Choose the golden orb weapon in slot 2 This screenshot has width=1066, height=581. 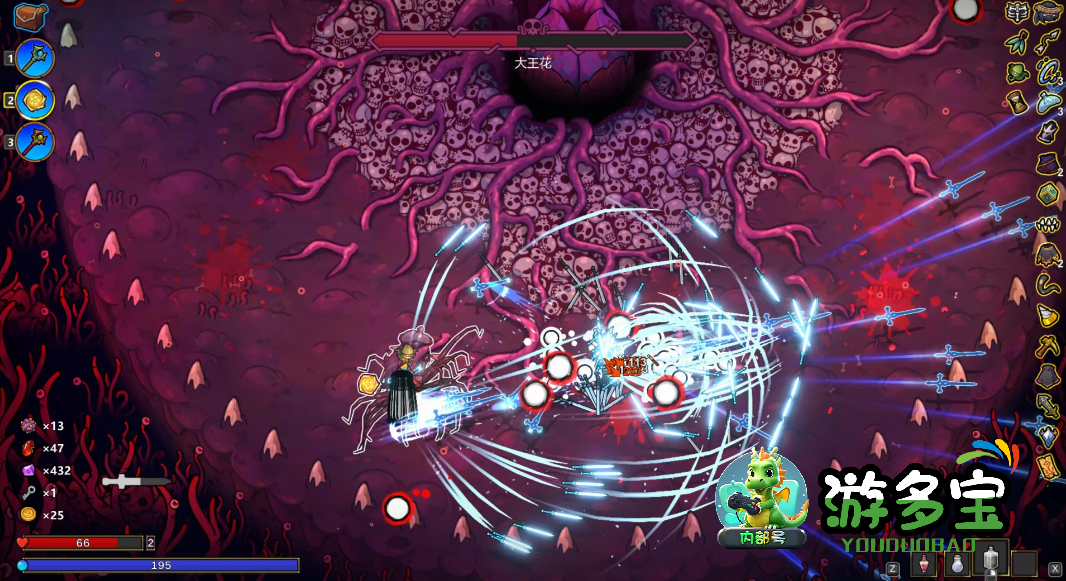[34, 100]
